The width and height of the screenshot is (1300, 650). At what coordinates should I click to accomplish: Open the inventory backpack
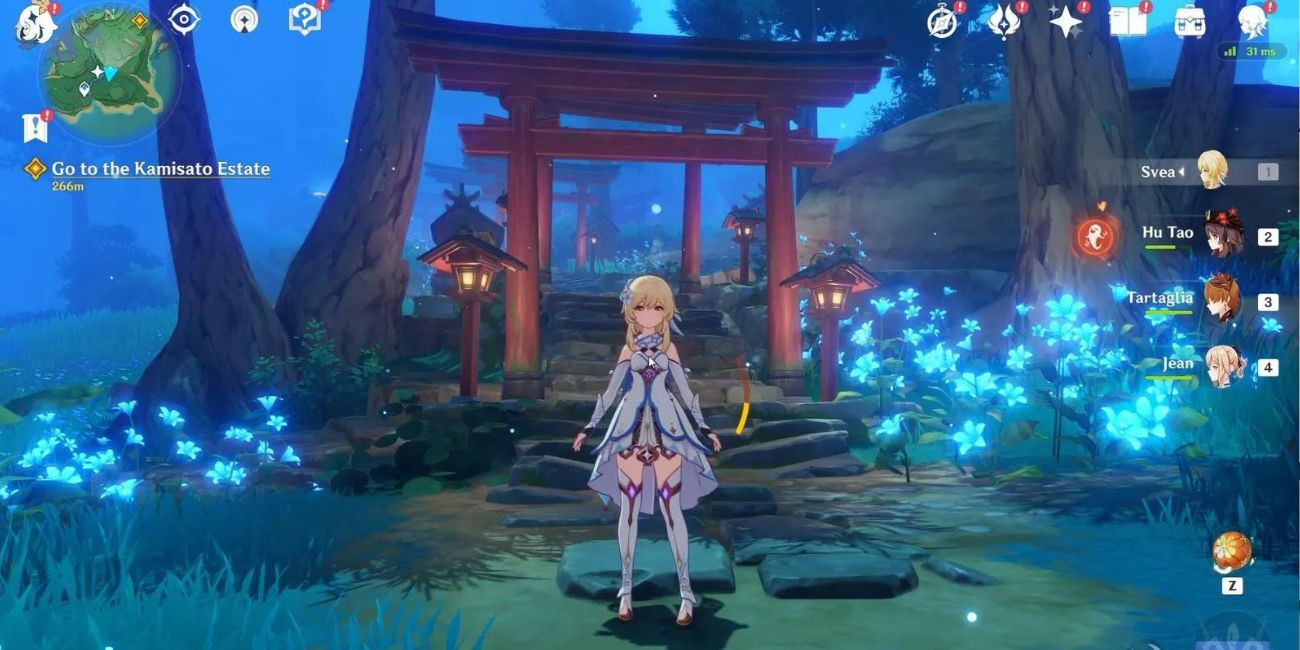click(x=1189, y=21)
